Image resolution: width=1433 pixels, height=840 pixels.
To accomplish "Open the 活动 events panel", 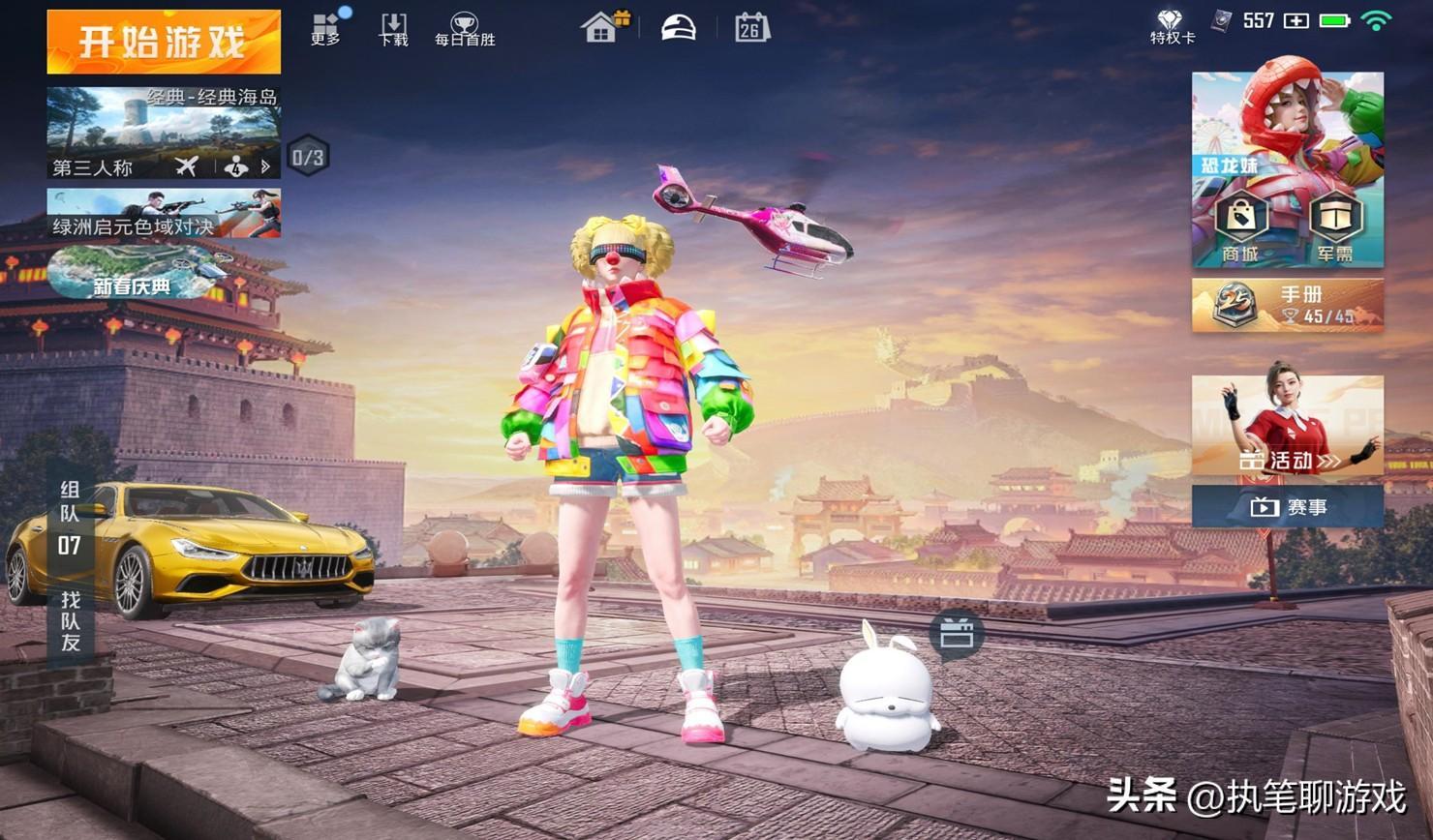I will [1287, 426].
